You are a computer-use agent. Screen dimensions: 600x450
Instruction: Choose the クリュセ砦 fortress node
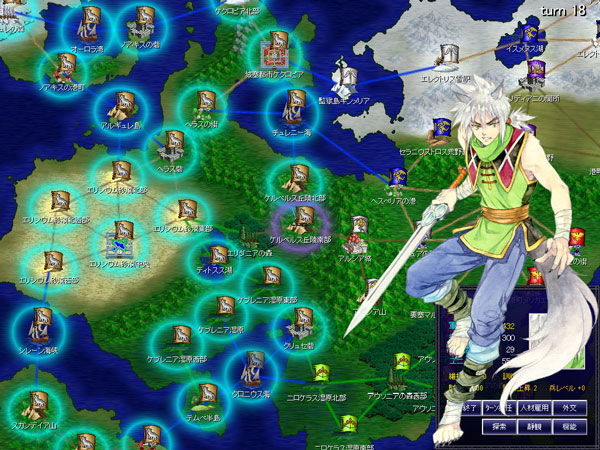click(x=300, y=323)
